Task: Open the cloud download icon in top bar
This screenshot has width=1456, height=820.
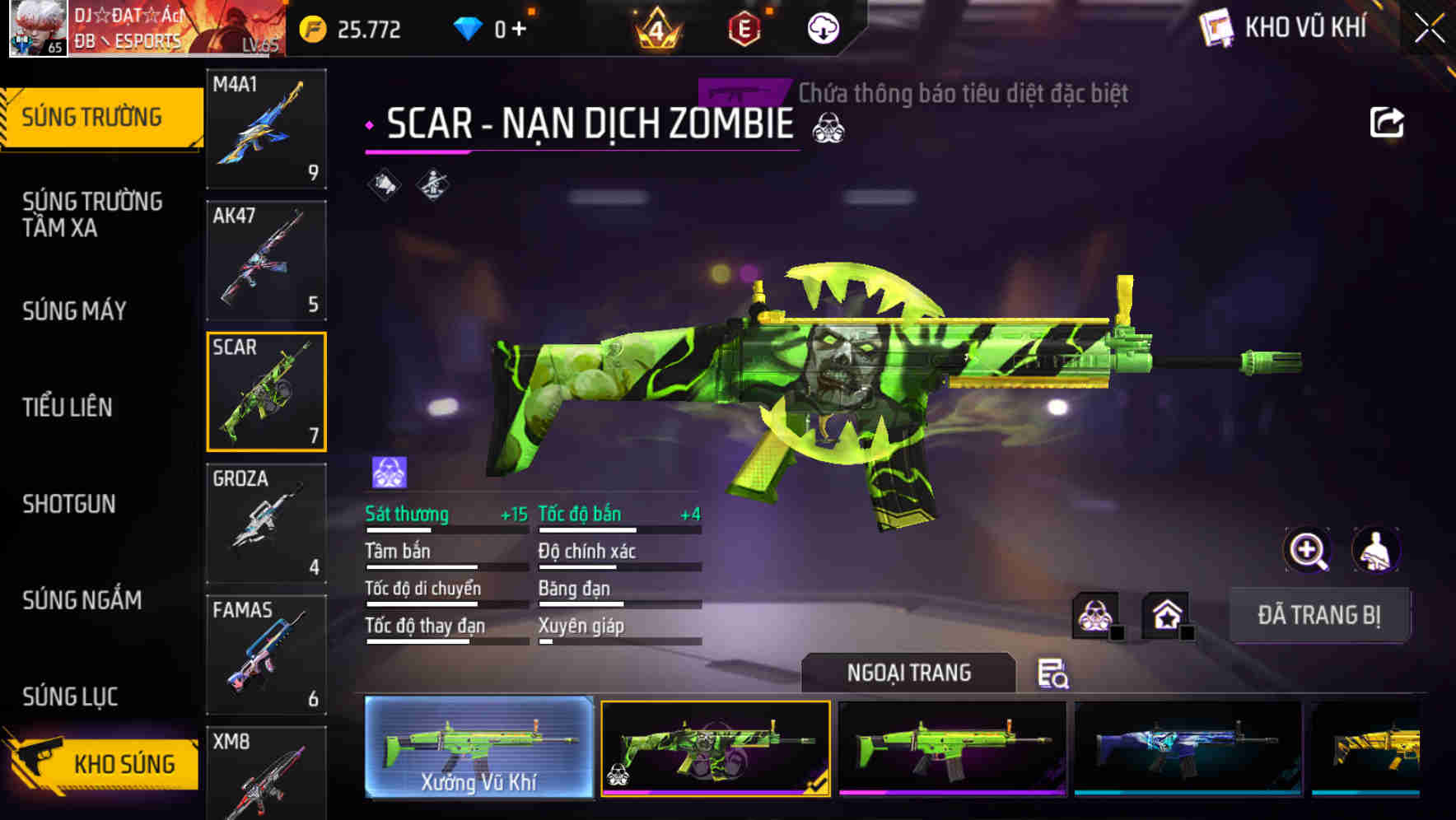Action: (821, 30)
